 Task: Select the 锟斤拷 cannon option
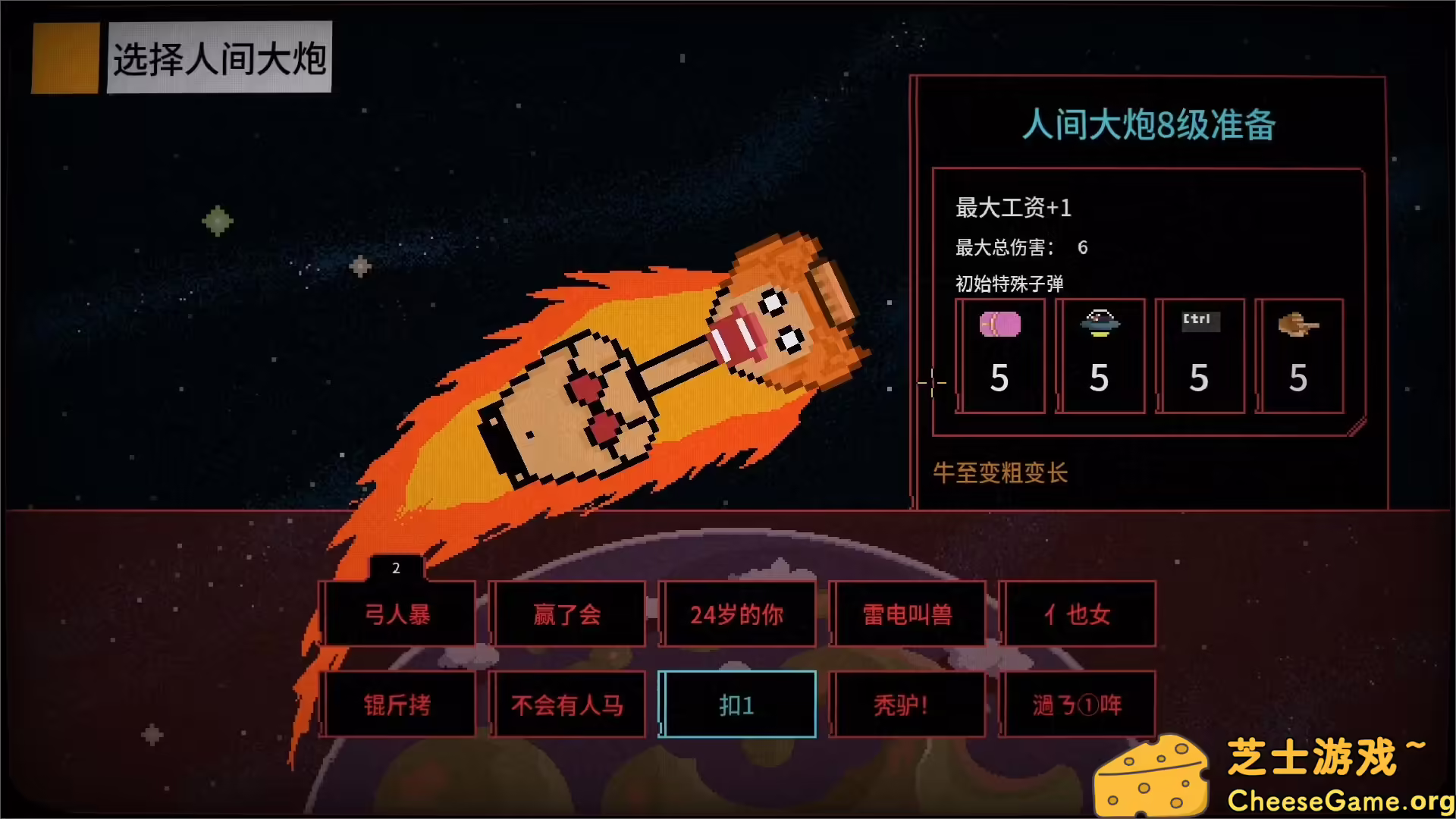397,704
